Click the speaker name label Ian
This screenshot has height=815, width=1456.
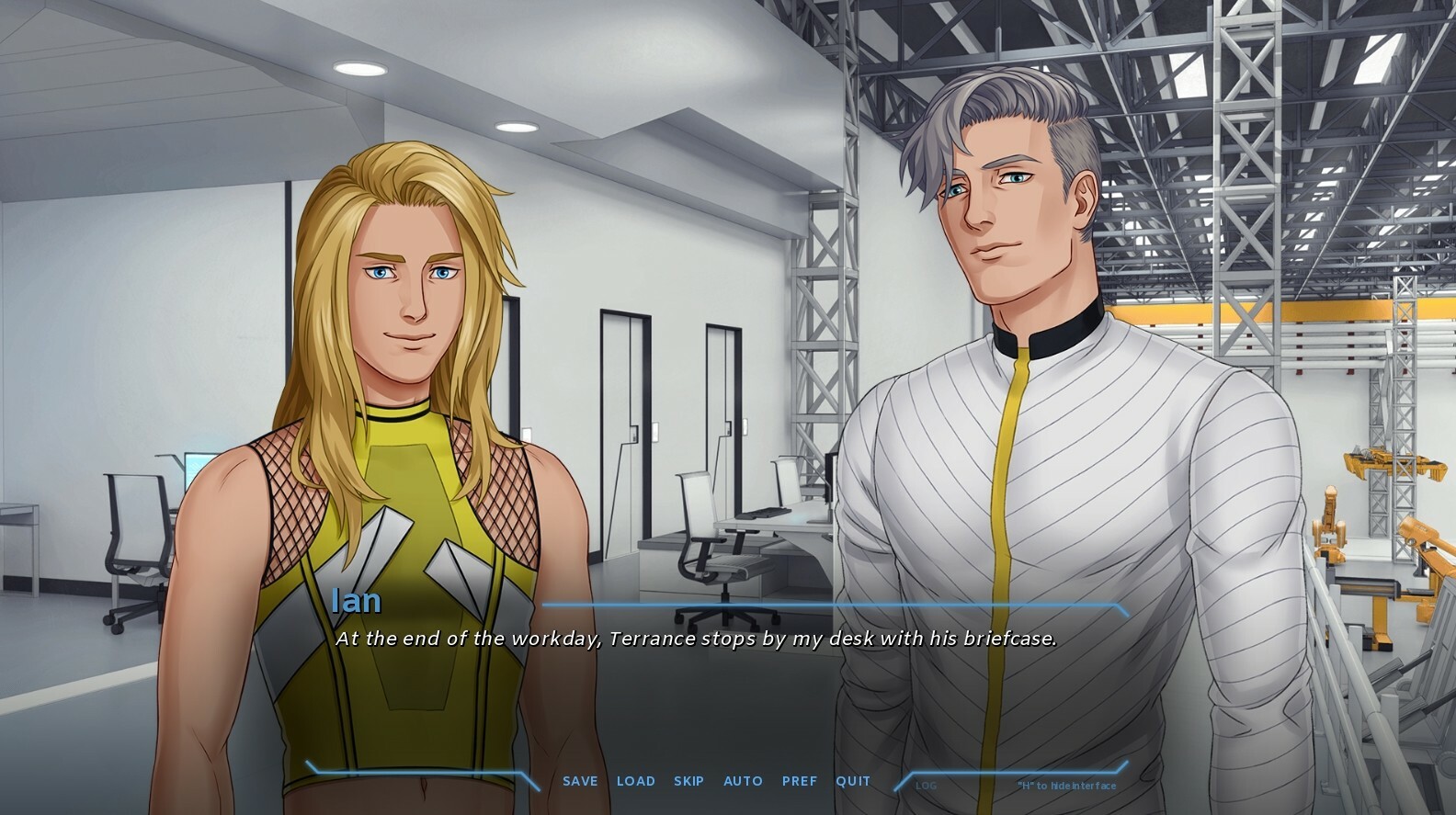pyautogui.click(x=356, y=602)
